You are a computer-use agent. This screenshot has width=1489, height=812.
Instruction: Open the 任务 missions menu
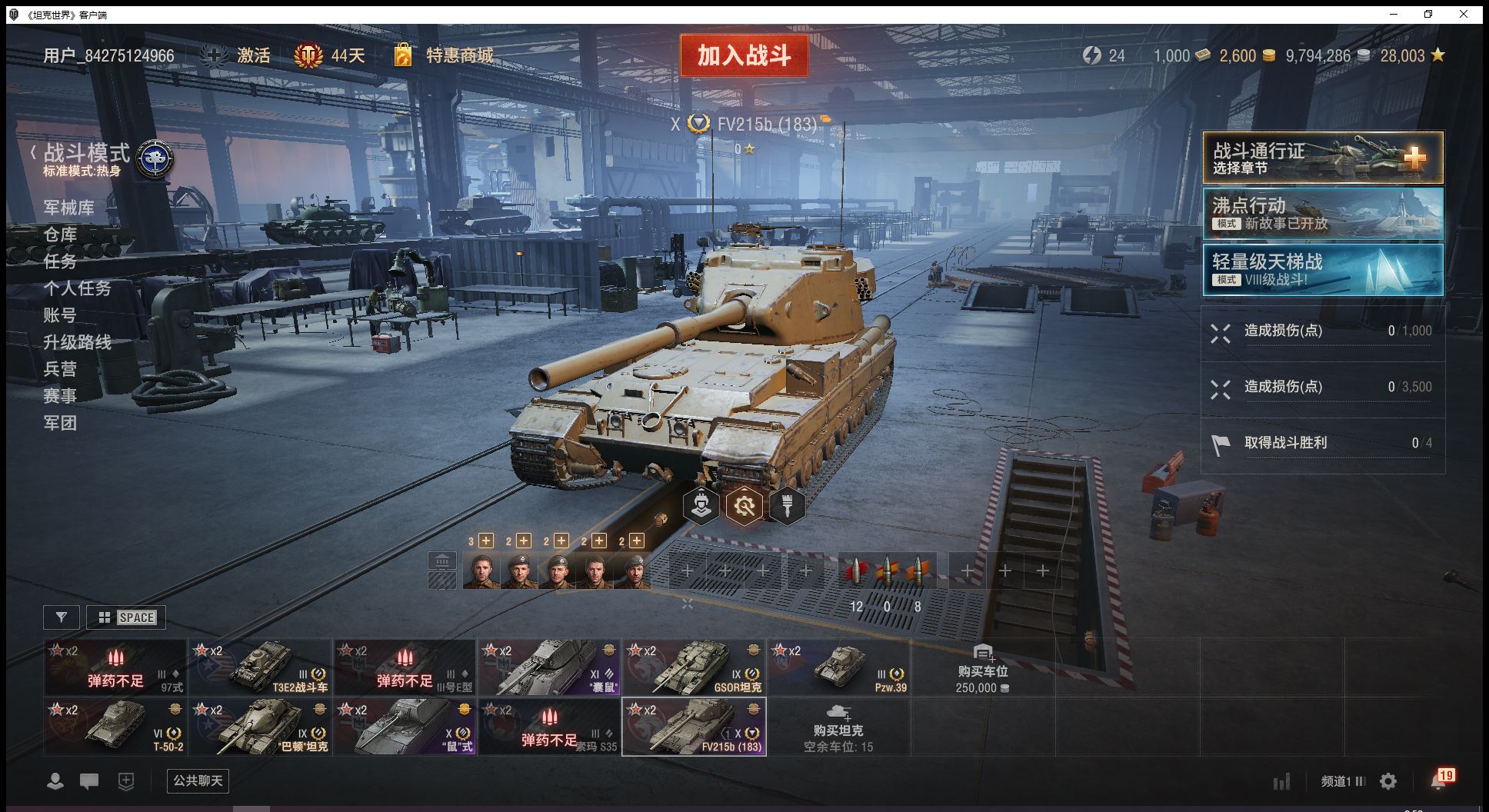point(60,261)
